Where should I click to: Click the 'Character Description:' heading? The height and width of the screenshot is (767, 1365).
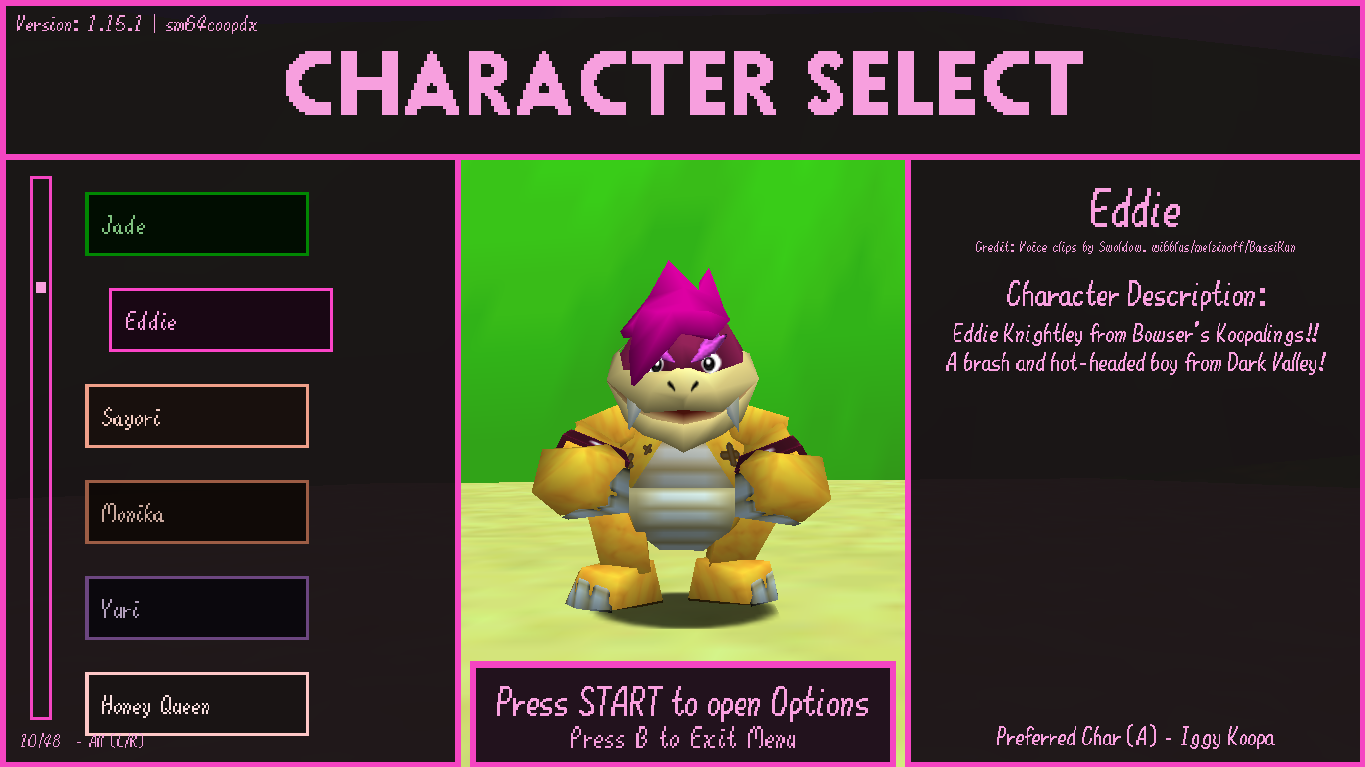(1135, 296)
